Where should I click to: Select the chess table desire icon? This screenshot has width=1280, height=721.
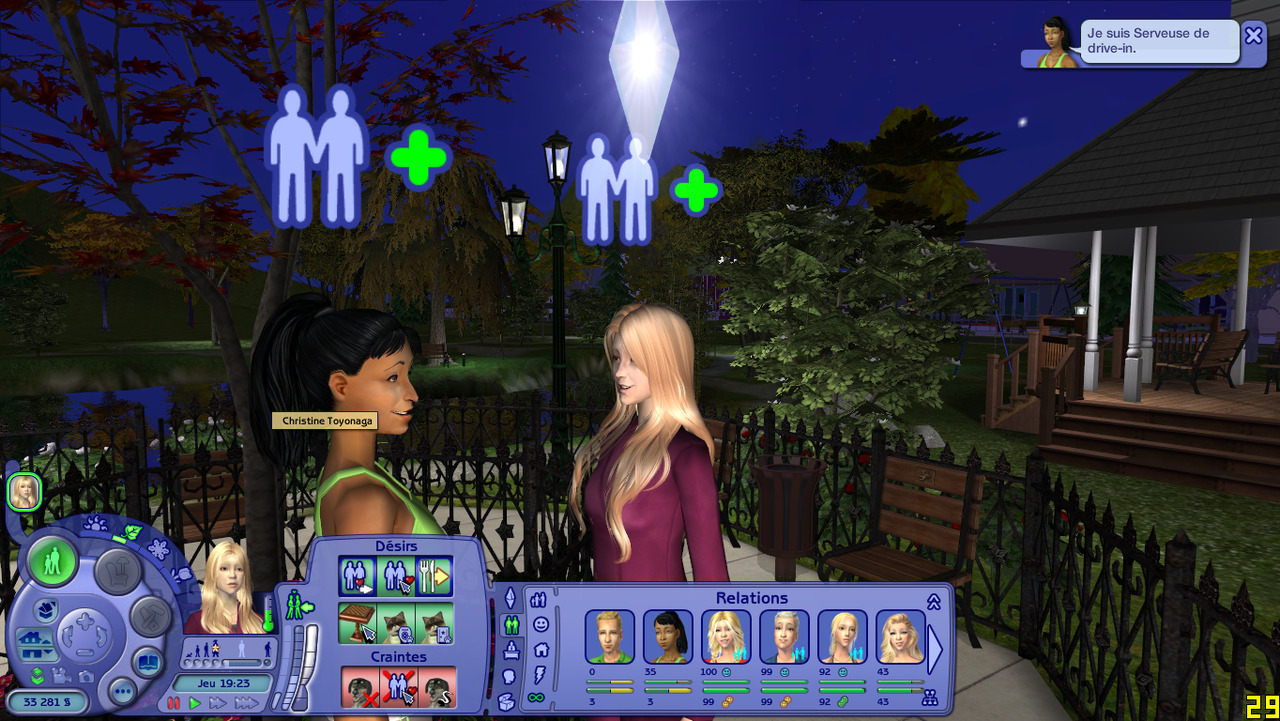356,622
